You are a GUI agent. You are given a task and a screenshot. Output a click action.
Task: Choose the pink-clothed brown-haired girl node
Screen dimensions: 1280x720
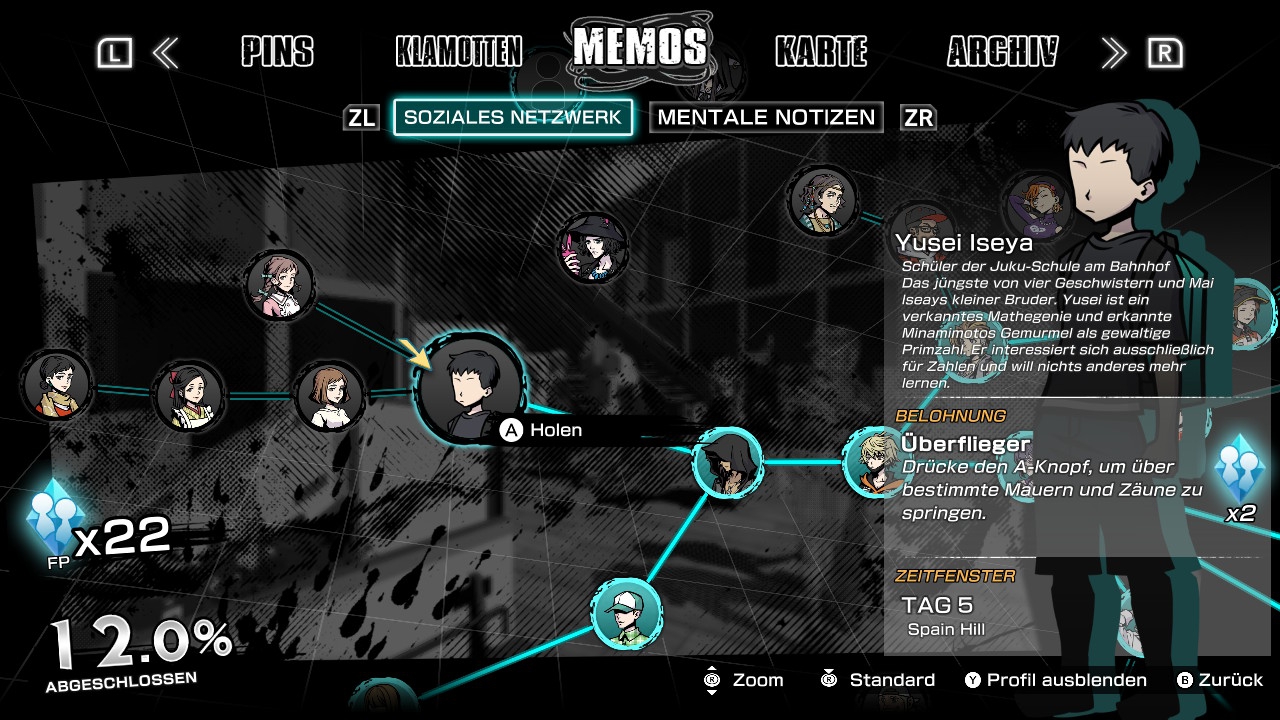click(280, 285)
